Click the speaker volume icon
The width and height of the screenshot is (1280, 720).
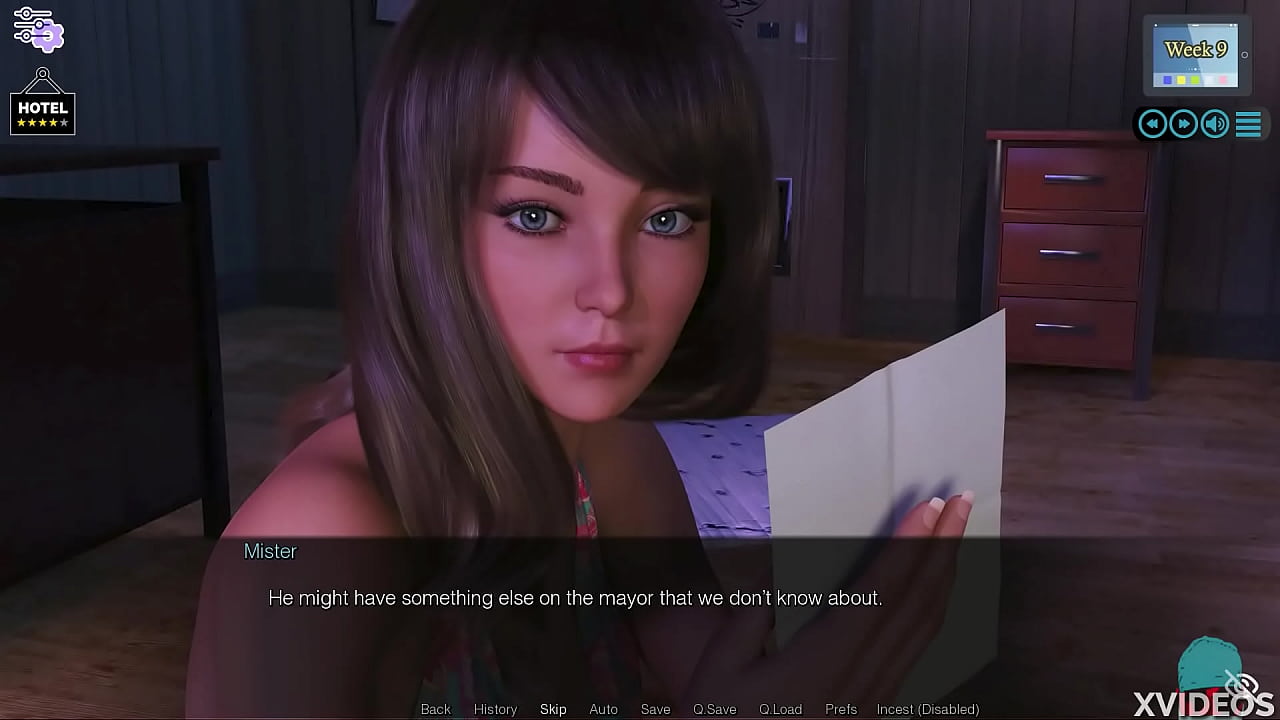1214,123
